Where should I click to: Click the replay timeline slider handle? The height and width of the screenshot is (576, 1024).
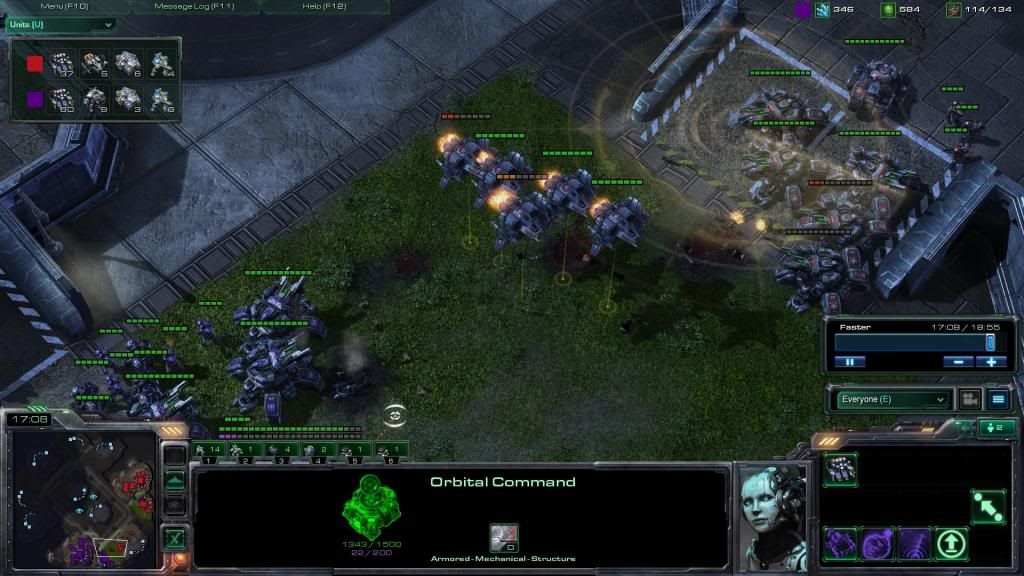(990, 343)
